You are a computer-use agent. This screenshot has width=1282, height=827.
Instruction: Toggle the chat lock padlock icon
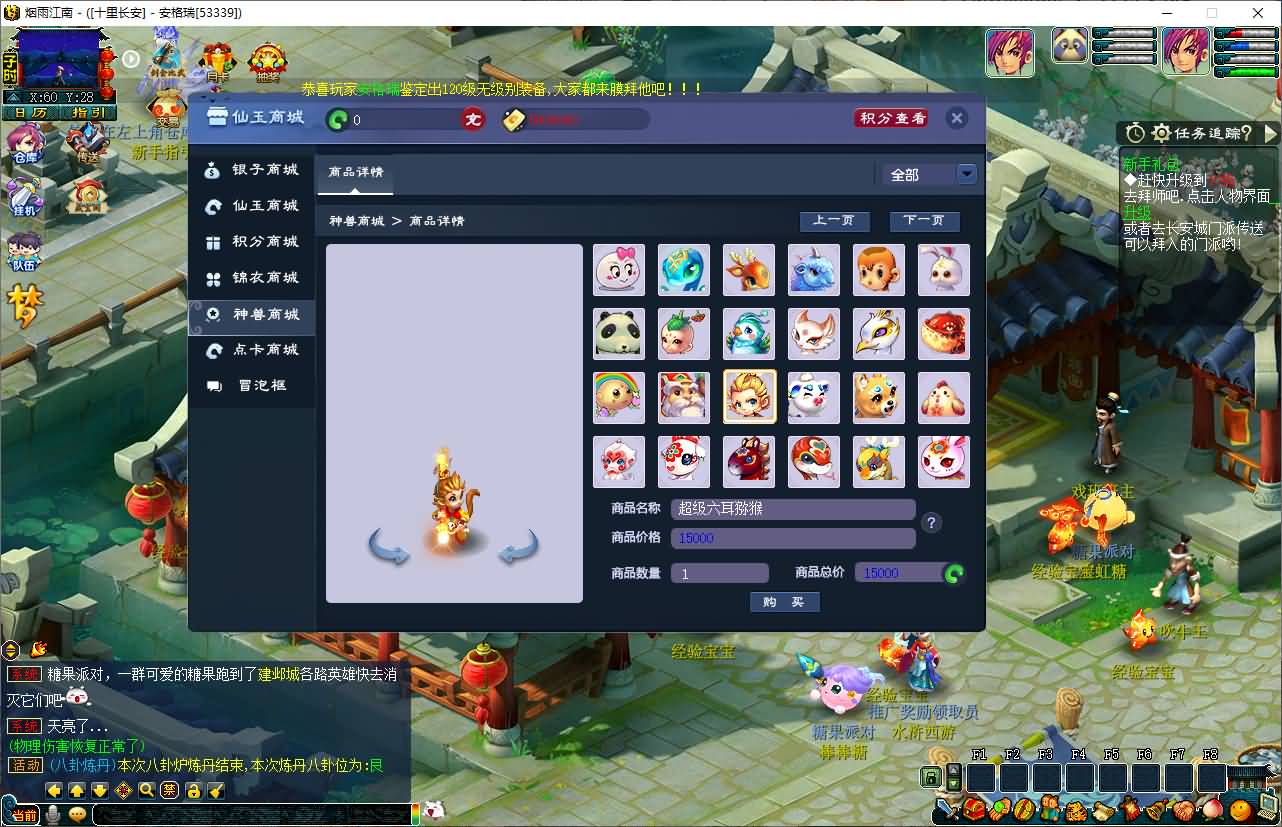point(195,790)
